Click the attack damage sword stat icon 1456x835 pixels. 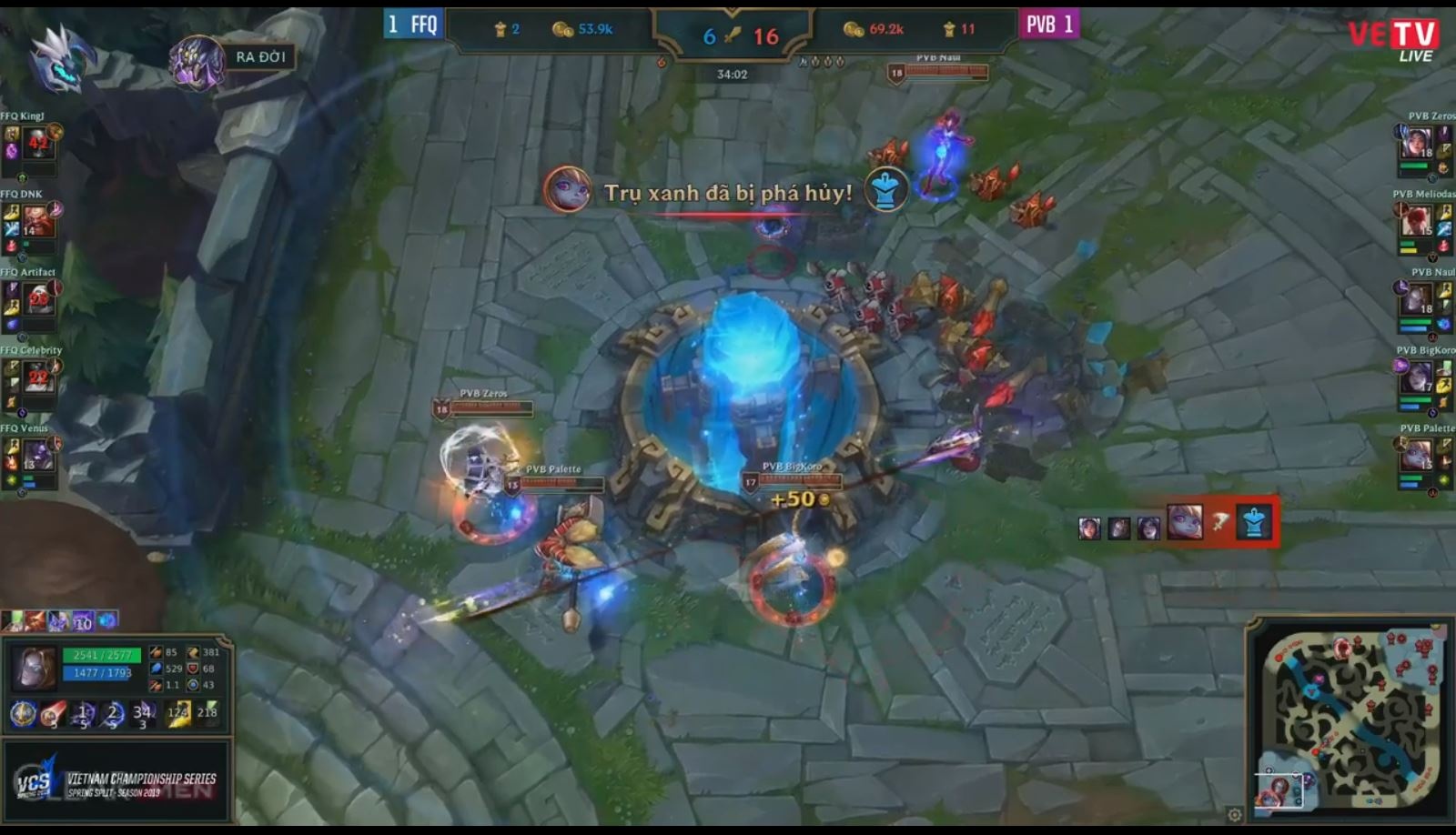point(156,653)
